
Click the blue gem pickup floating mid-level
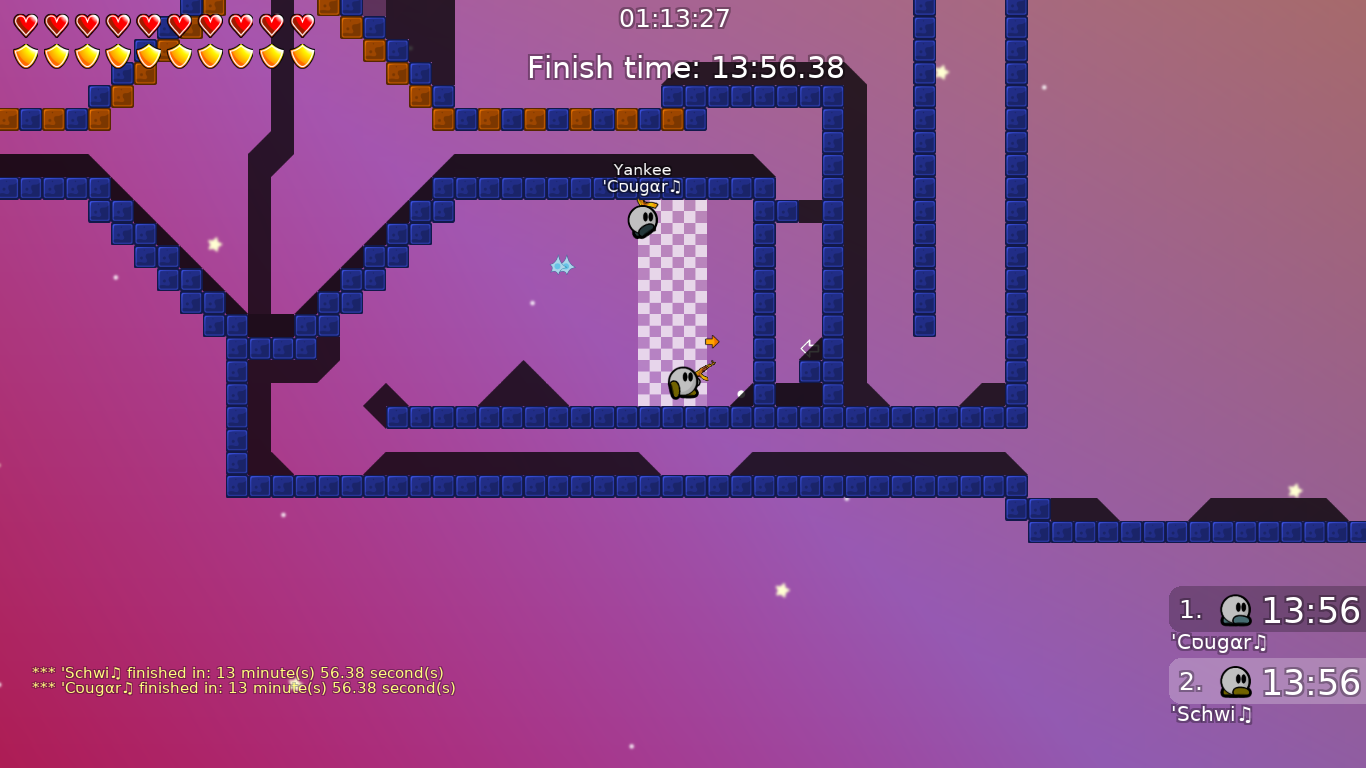[562, 266]
